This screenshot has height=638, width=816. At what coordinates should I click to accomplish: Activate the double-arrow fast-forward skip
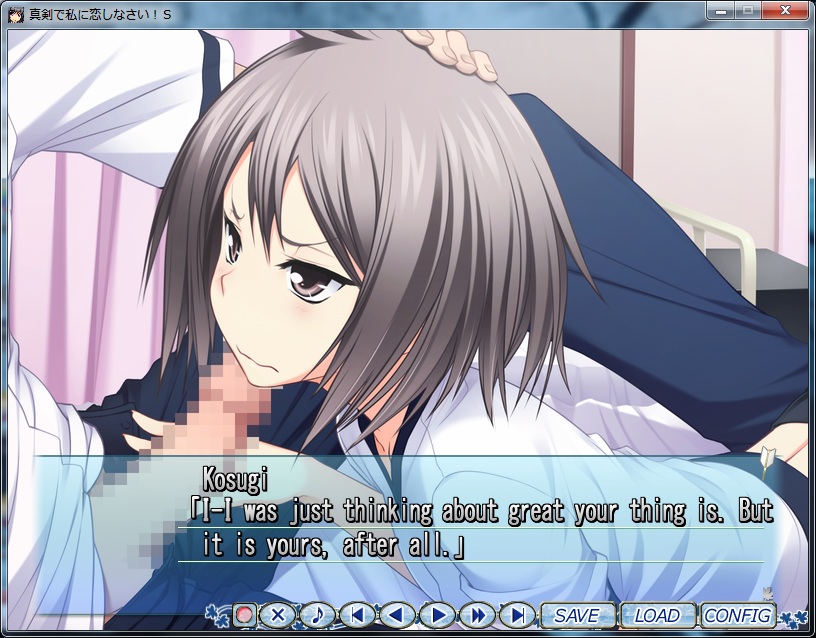pos(478,615)
